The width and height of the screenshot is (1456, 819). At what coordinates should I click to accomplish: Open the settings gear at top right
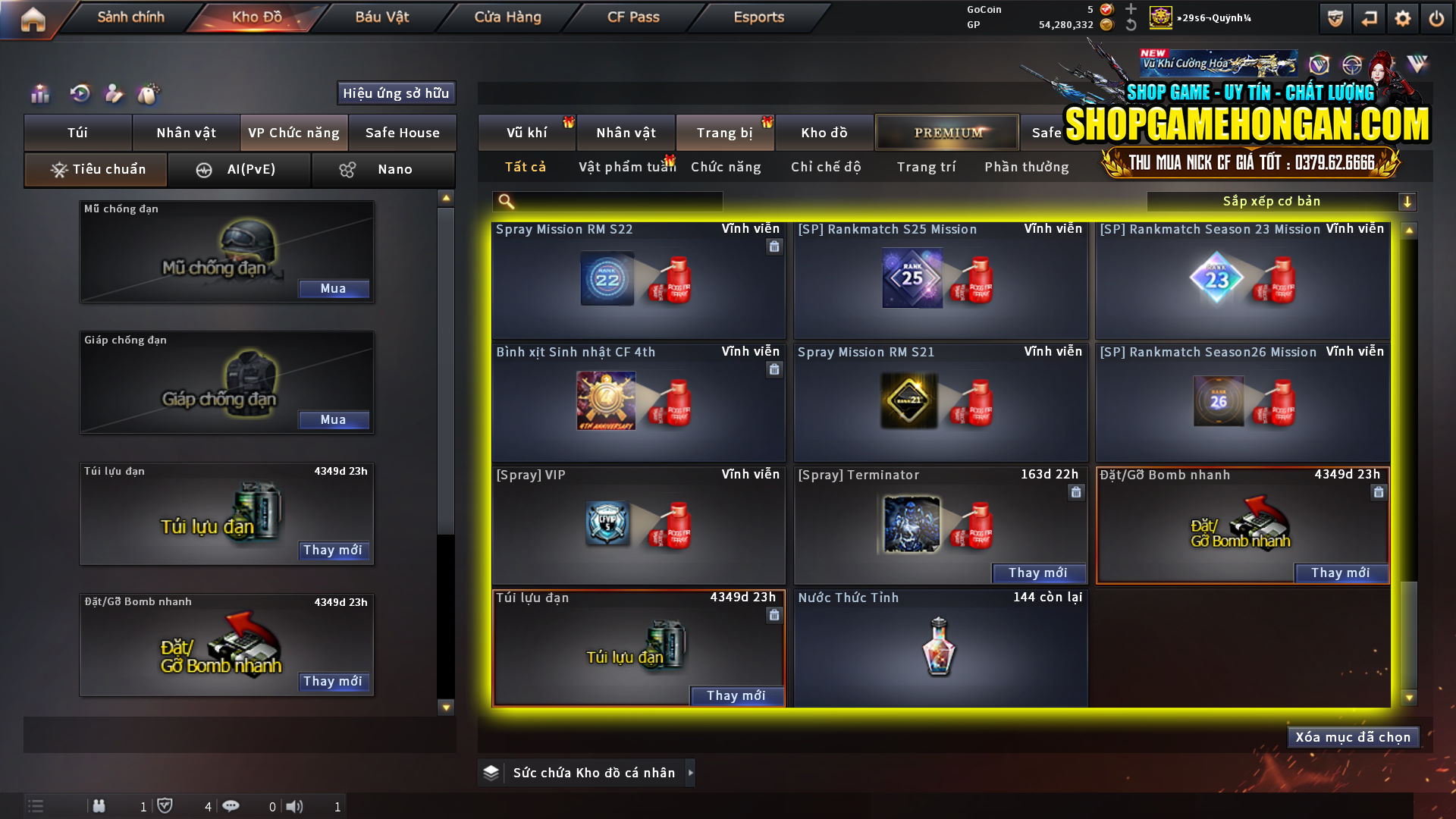(x=1404, y=18)
